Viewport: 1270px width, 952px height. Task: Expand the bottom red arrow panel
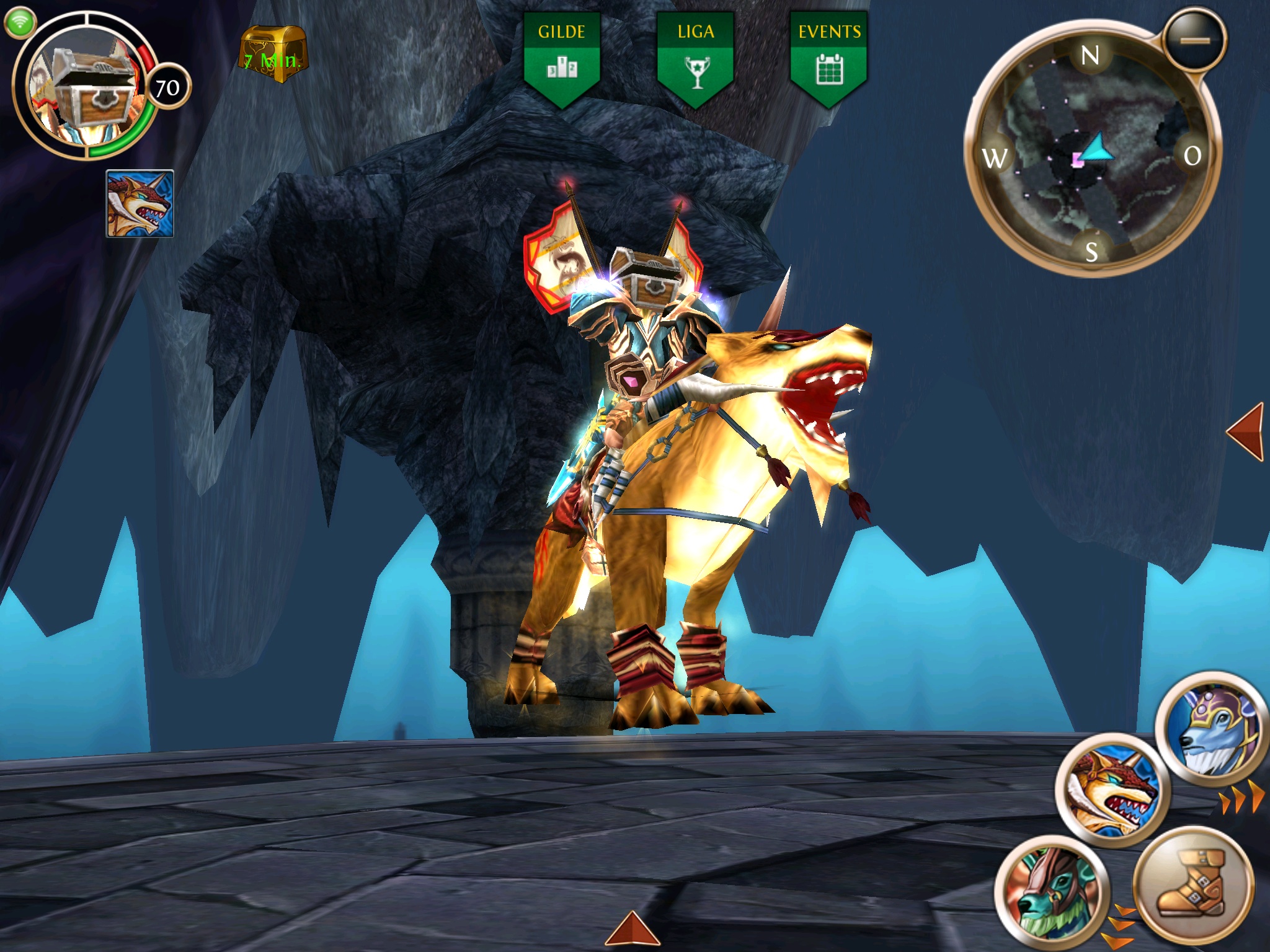point(631,929)
